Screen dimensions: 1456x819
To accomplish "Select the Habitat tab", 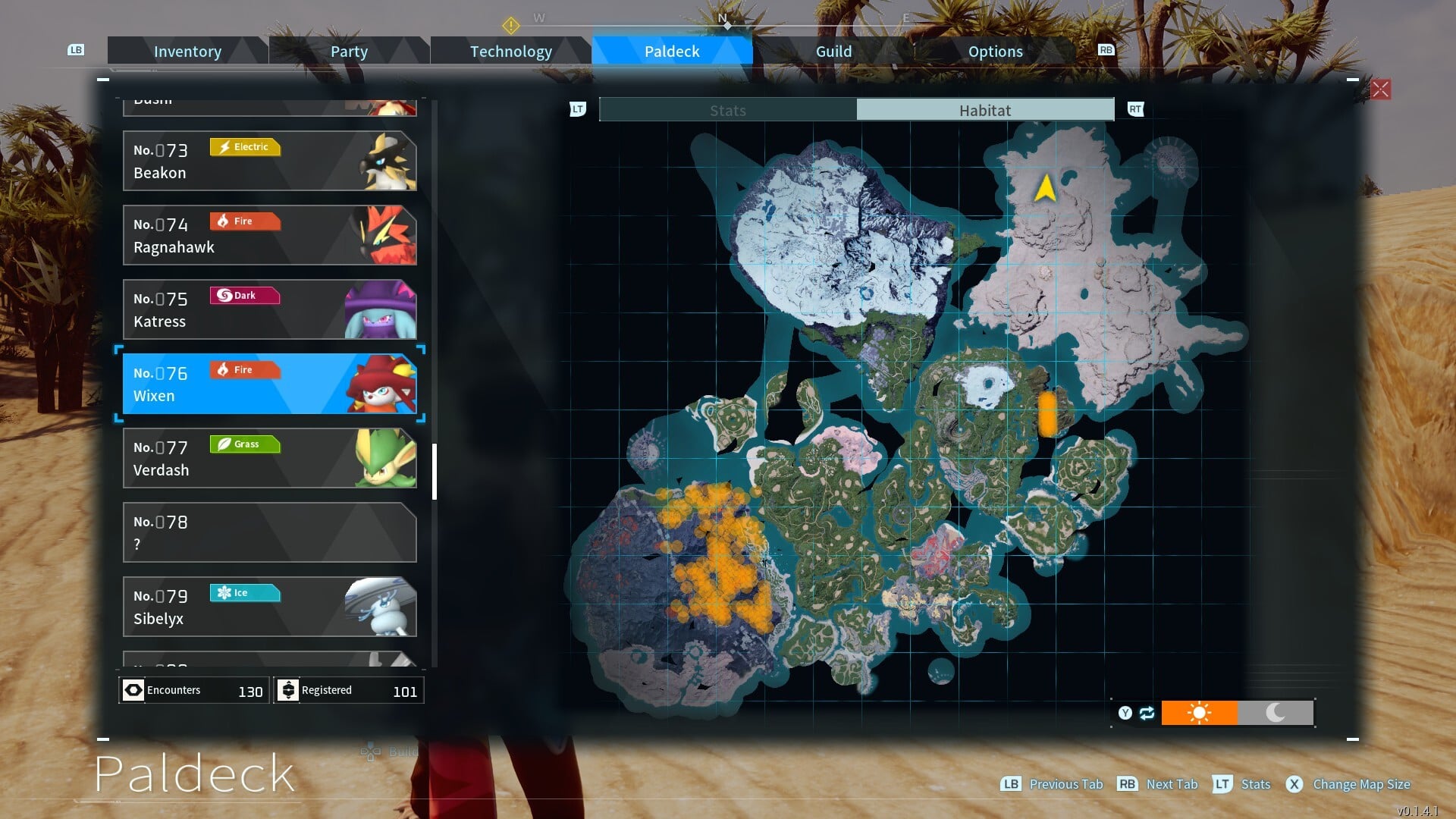I will point(984,110).
